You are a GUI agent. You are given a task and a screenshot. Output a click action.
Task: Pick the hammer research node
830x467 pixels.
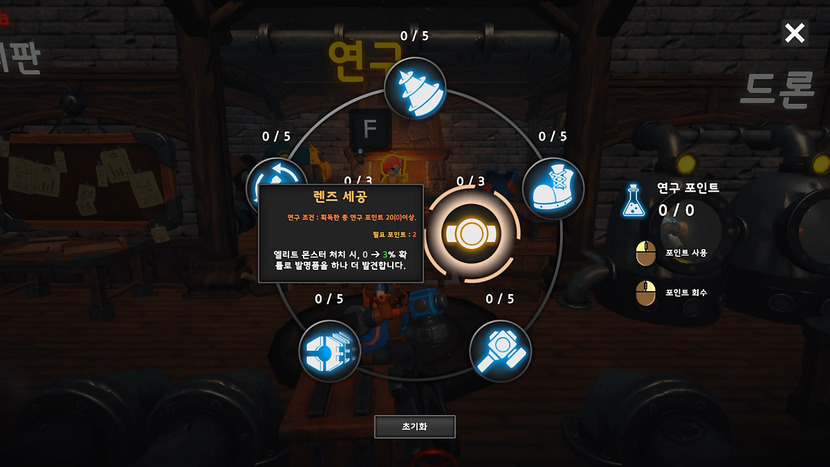click(500, 350)
